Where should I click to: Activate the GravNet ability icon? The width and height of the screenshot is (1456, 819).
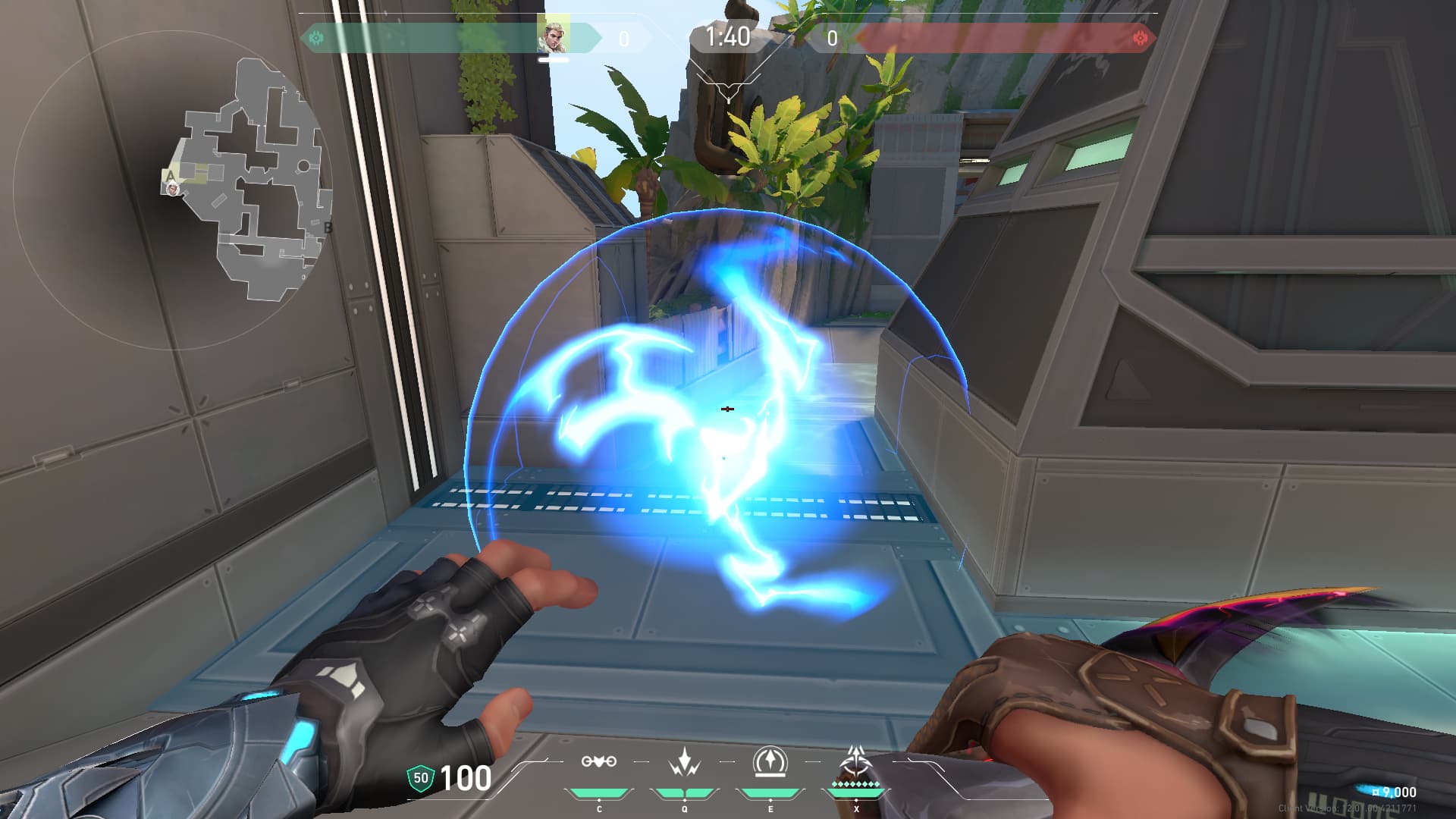pyautogui.click(x=599, y=762)
